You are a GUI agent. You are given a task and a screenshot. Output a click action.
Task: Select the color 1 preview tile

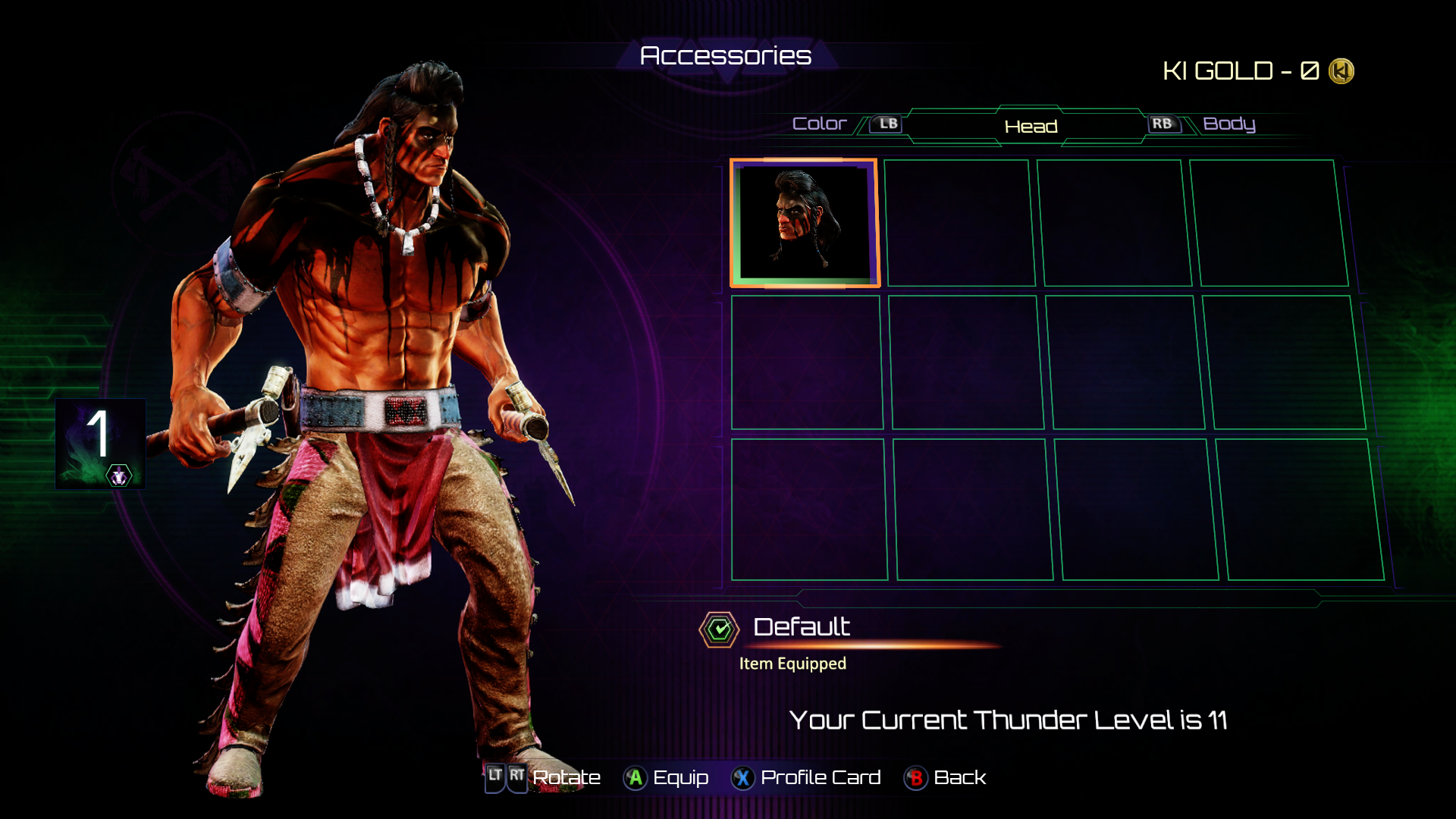tap(100, 444)
